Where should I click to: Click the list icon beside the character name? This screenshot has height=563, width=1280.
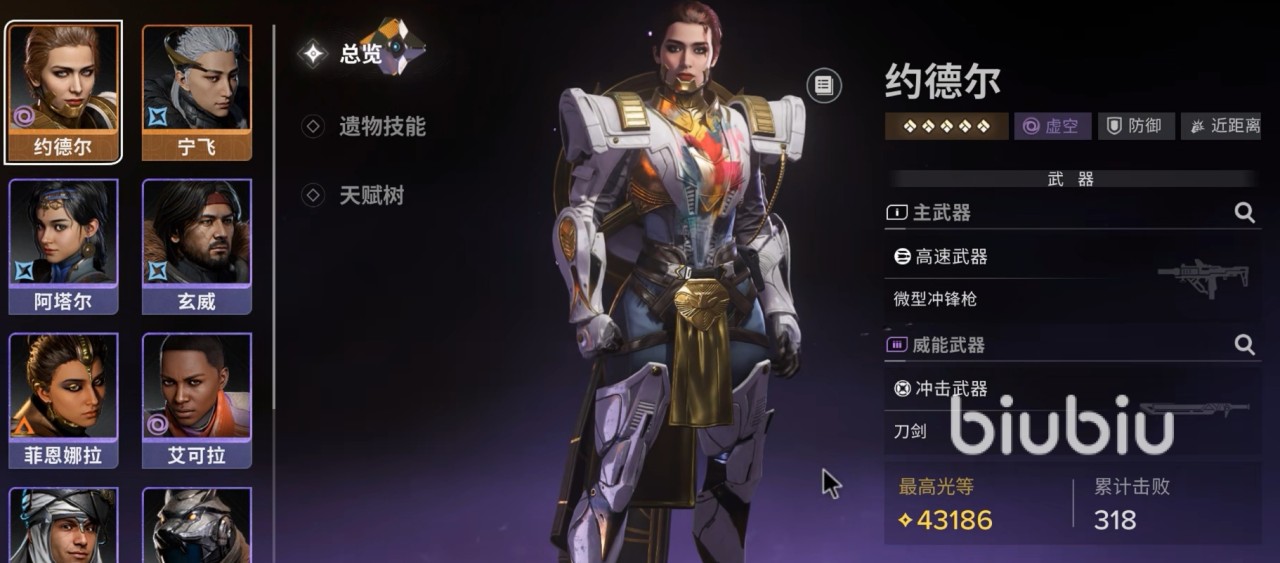tap(823, 85)
